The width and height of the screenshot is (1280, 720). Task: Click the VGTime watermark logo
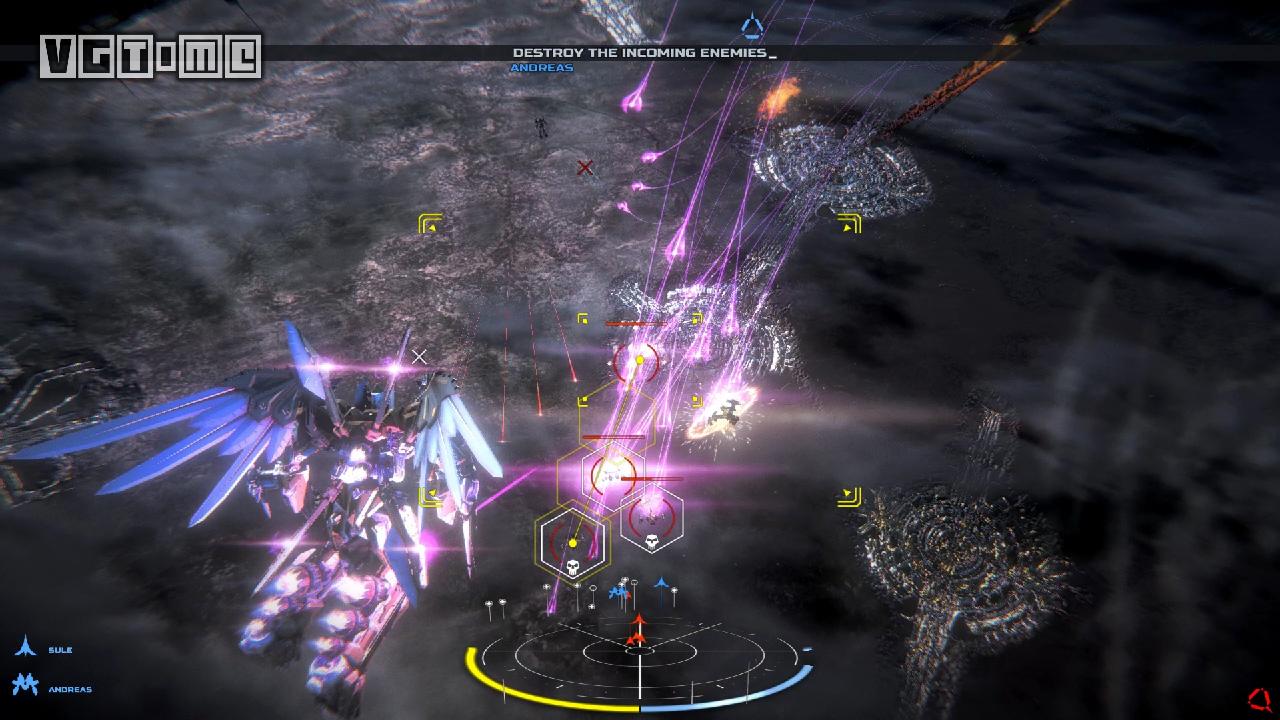(x=151, y=56)
